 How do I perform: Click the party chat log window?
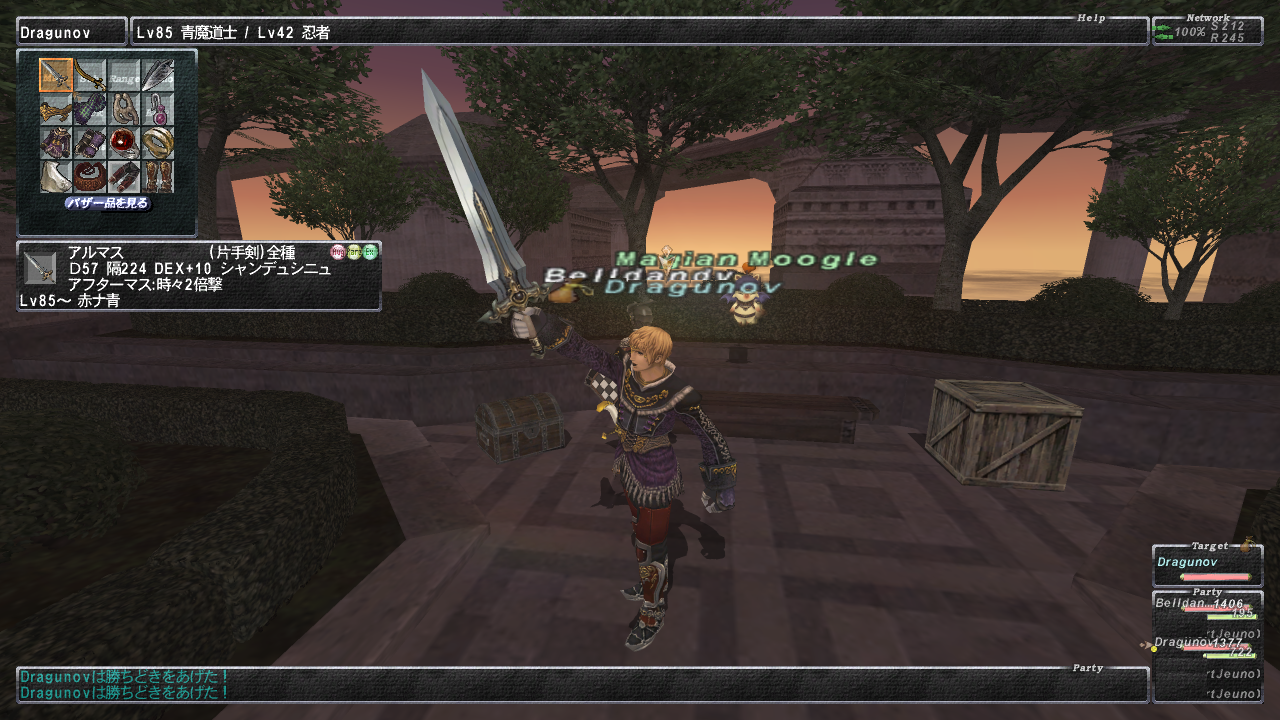[582, 684]
